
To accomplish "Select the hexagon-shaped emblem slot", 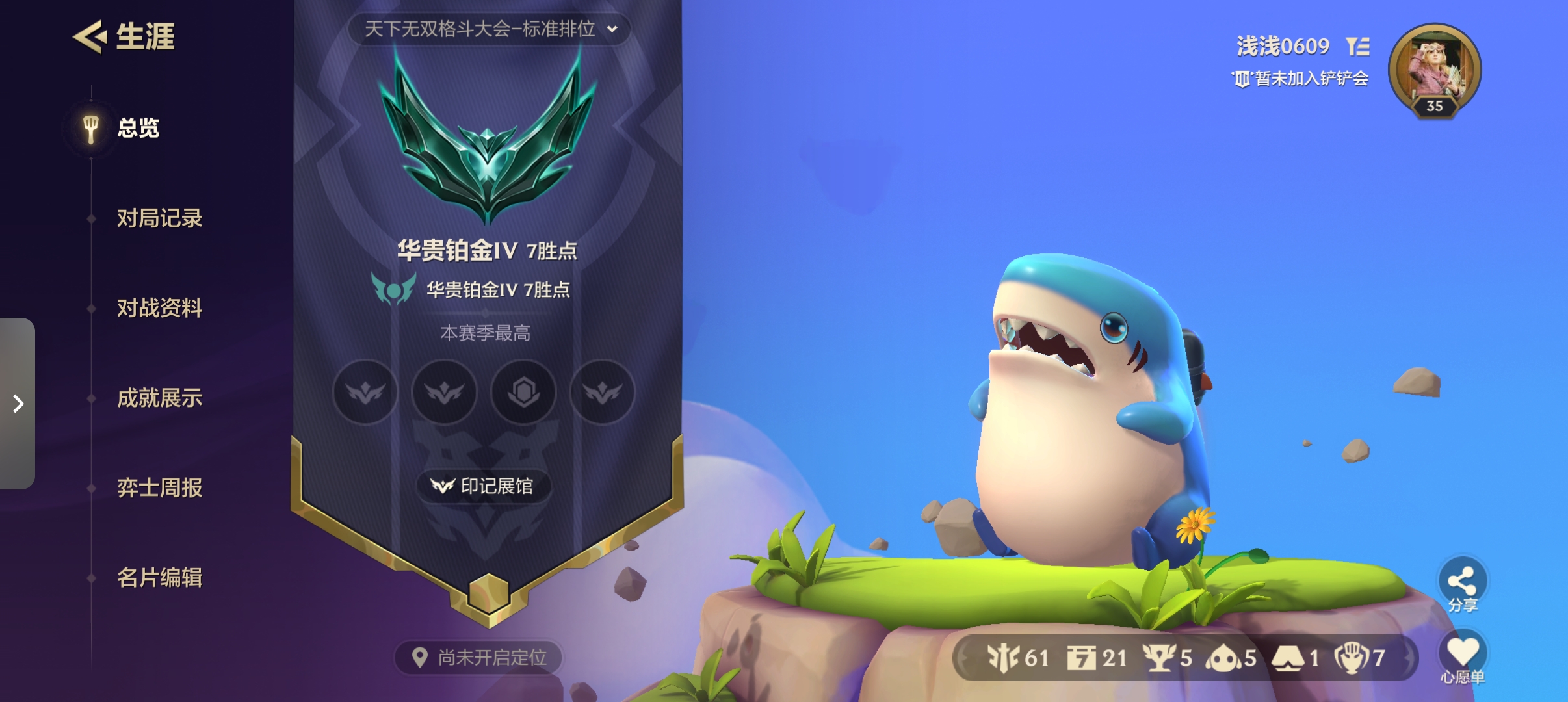I will coord(523,392).
